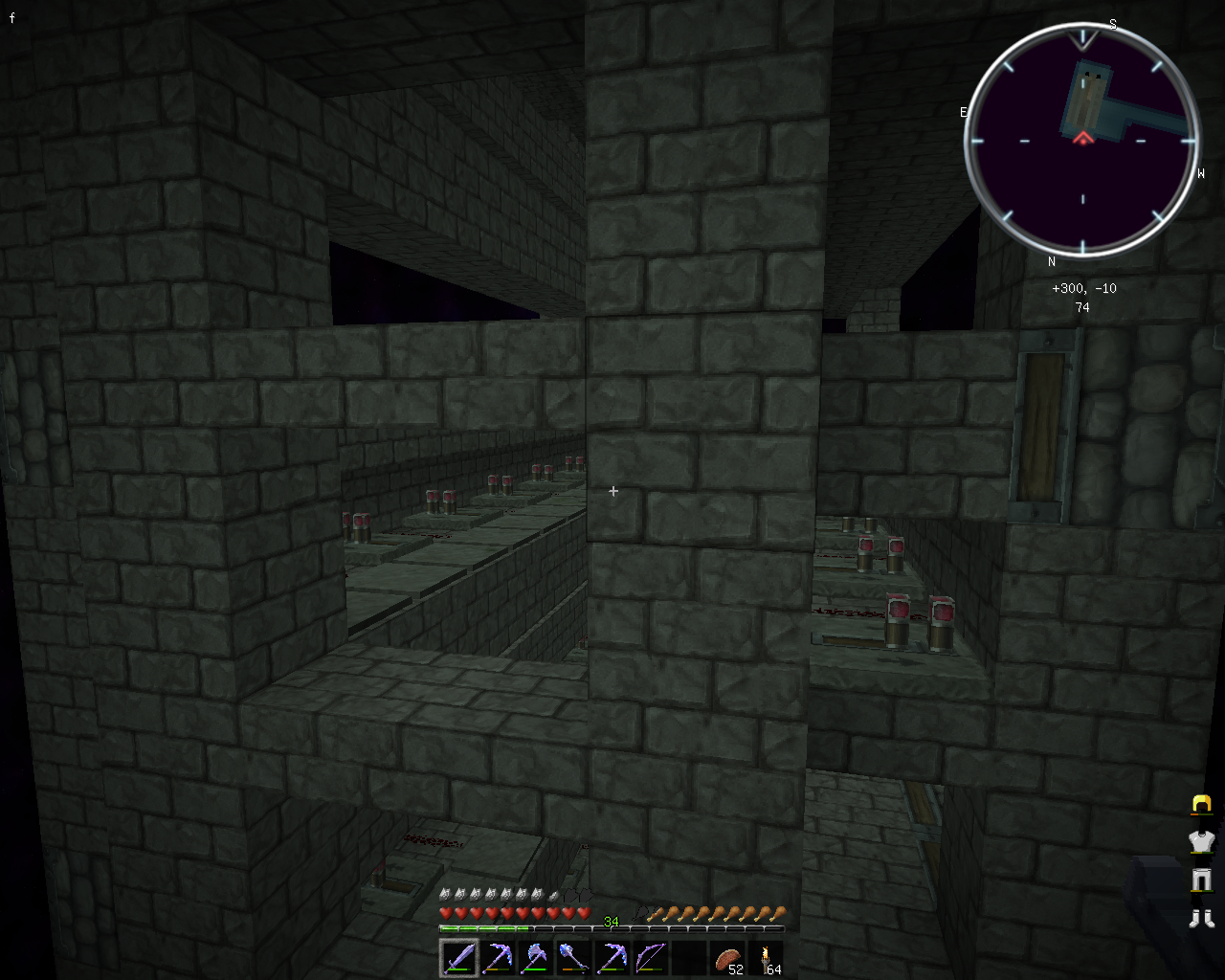Equip the bow from the hotbar
The image size is (1225, 980).
(x=650, y=957)
